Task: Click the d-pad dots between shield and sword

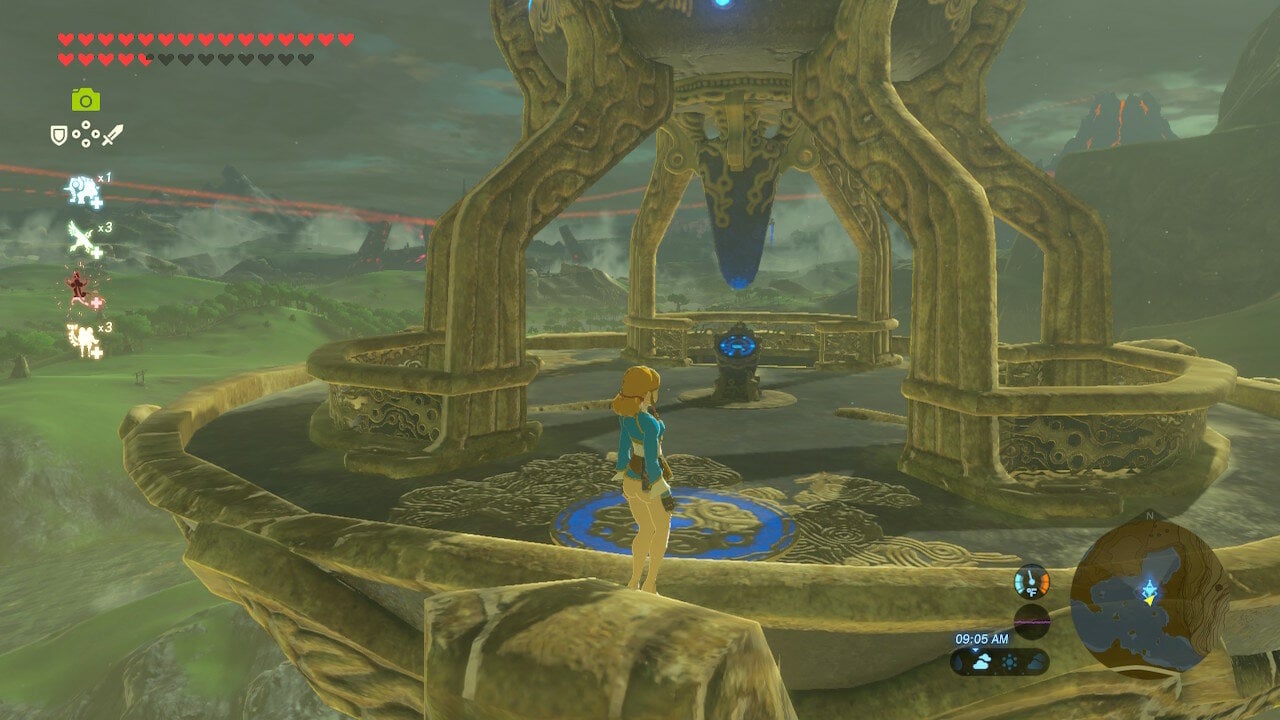Action: coord(85,134)
